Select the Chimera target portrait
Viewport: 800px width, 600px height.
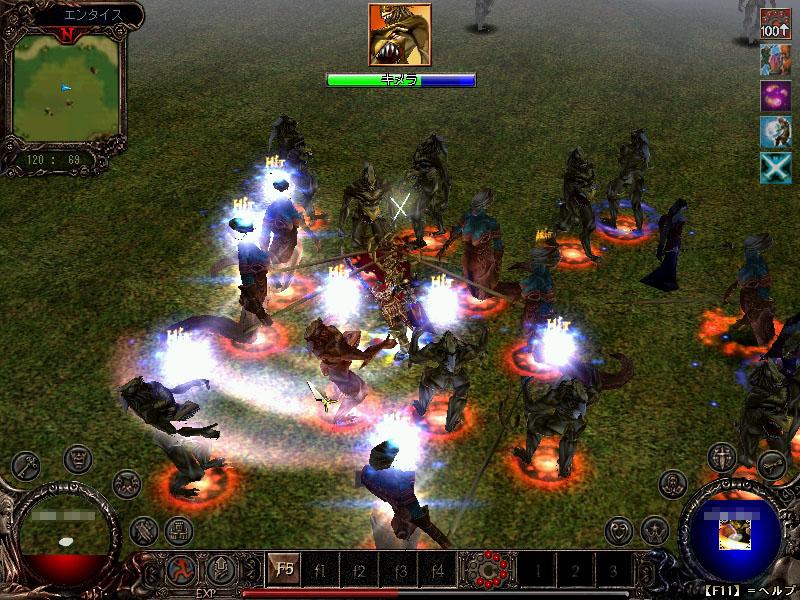click(400, 35)
